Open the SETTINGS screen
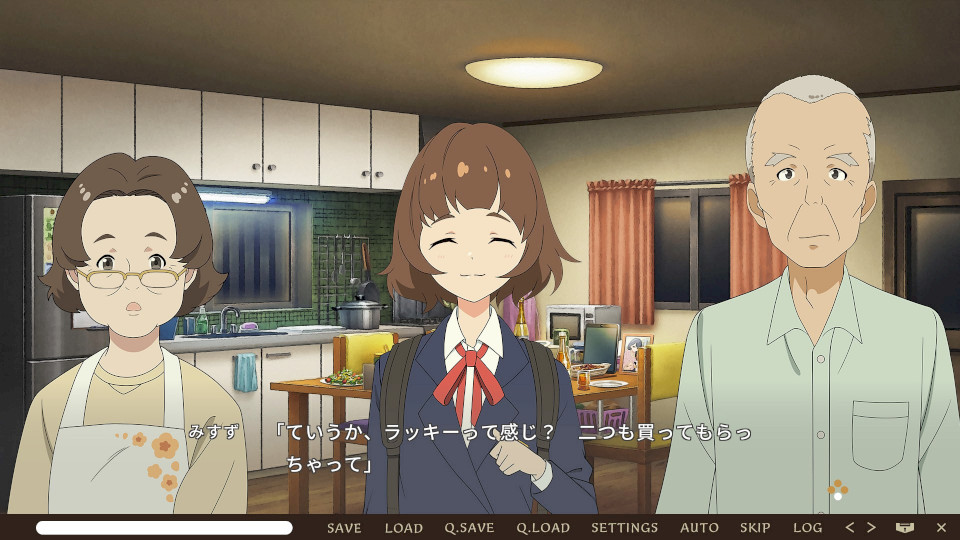960x540 pixels. [x=624, y=528]
